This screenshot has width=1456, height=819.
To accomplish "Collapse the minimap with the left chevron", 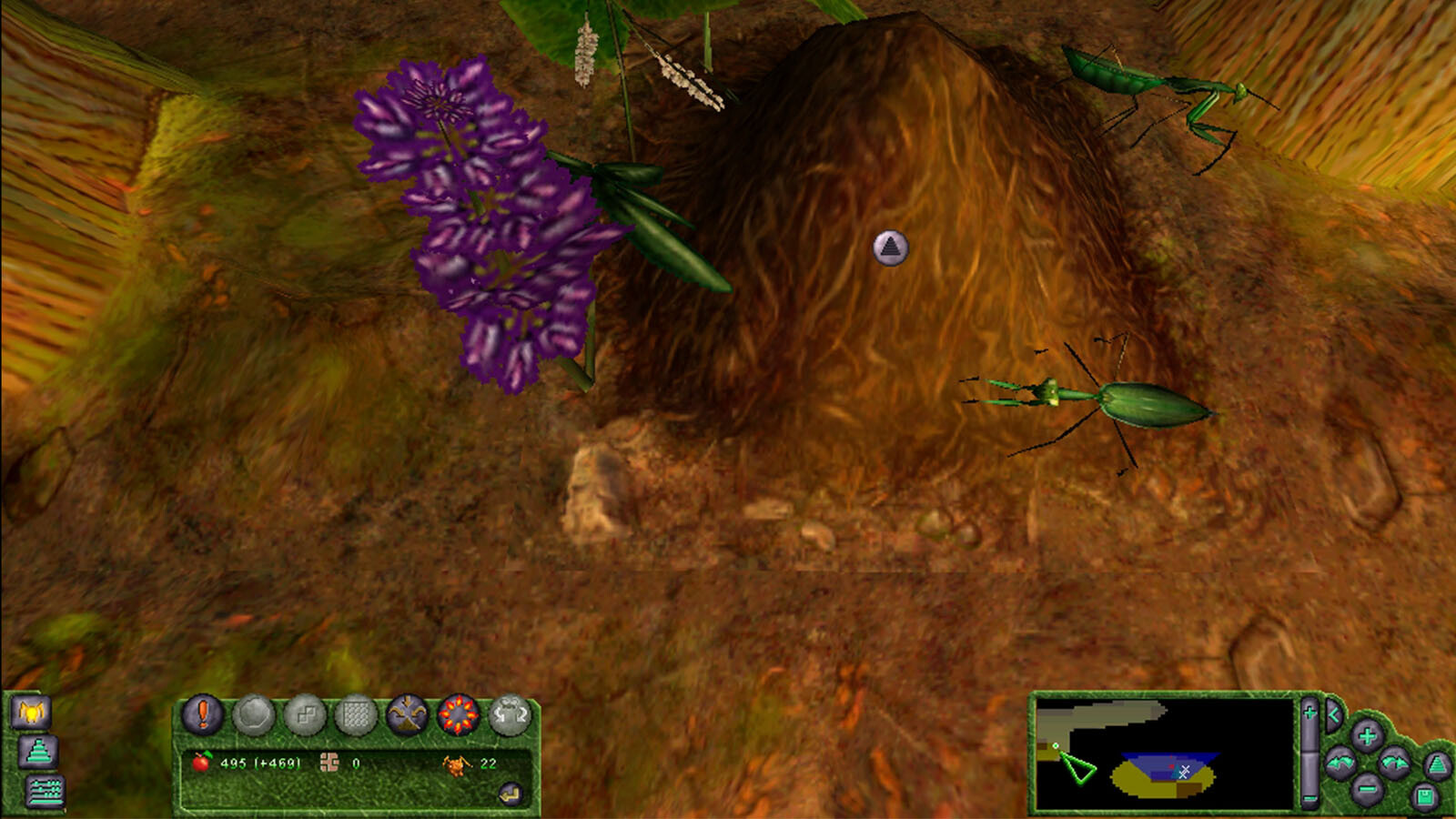I will point(1333,715).
